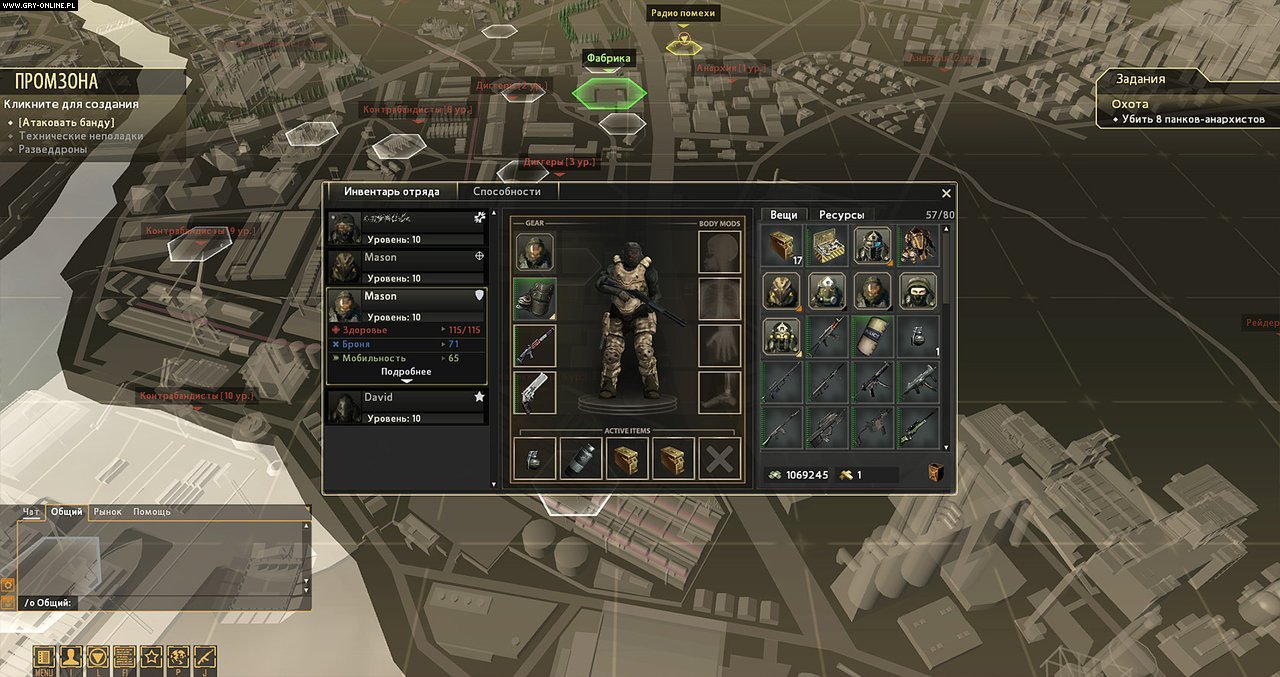Click the star icon toolbar button
Viewport: 1280px width, 677px height.
151,658
